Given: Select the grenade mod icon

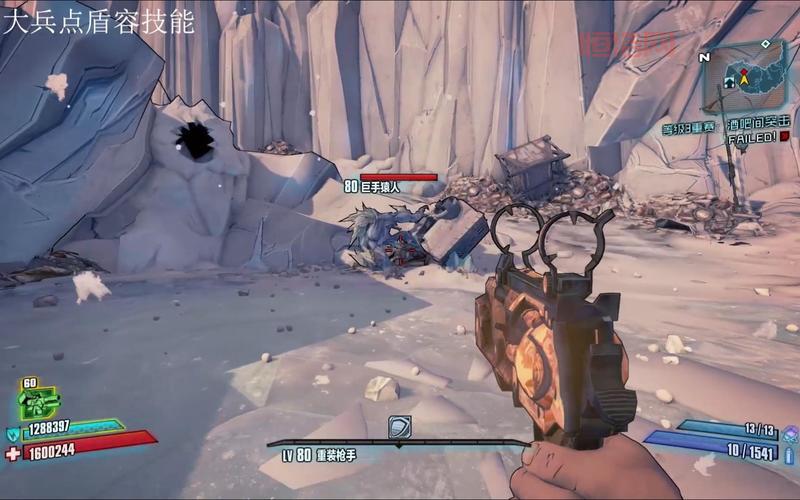Looking at the screenshot, I should pyautogui.click(x=788, y=433).
